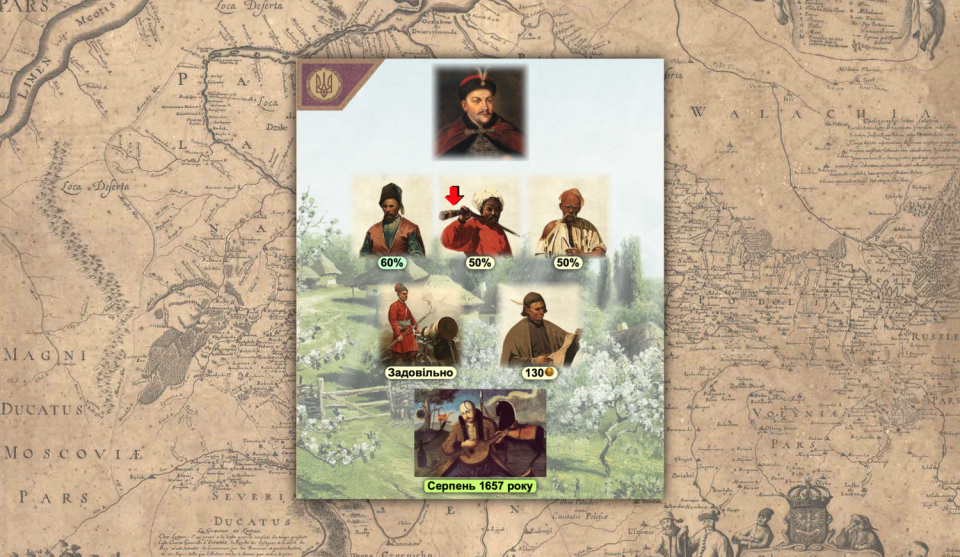Image resolution: width=960 pixels, height=557 pixels.
Task: Open the cannon cossack panel labeled Задовільно
Action: click(420, 326)
